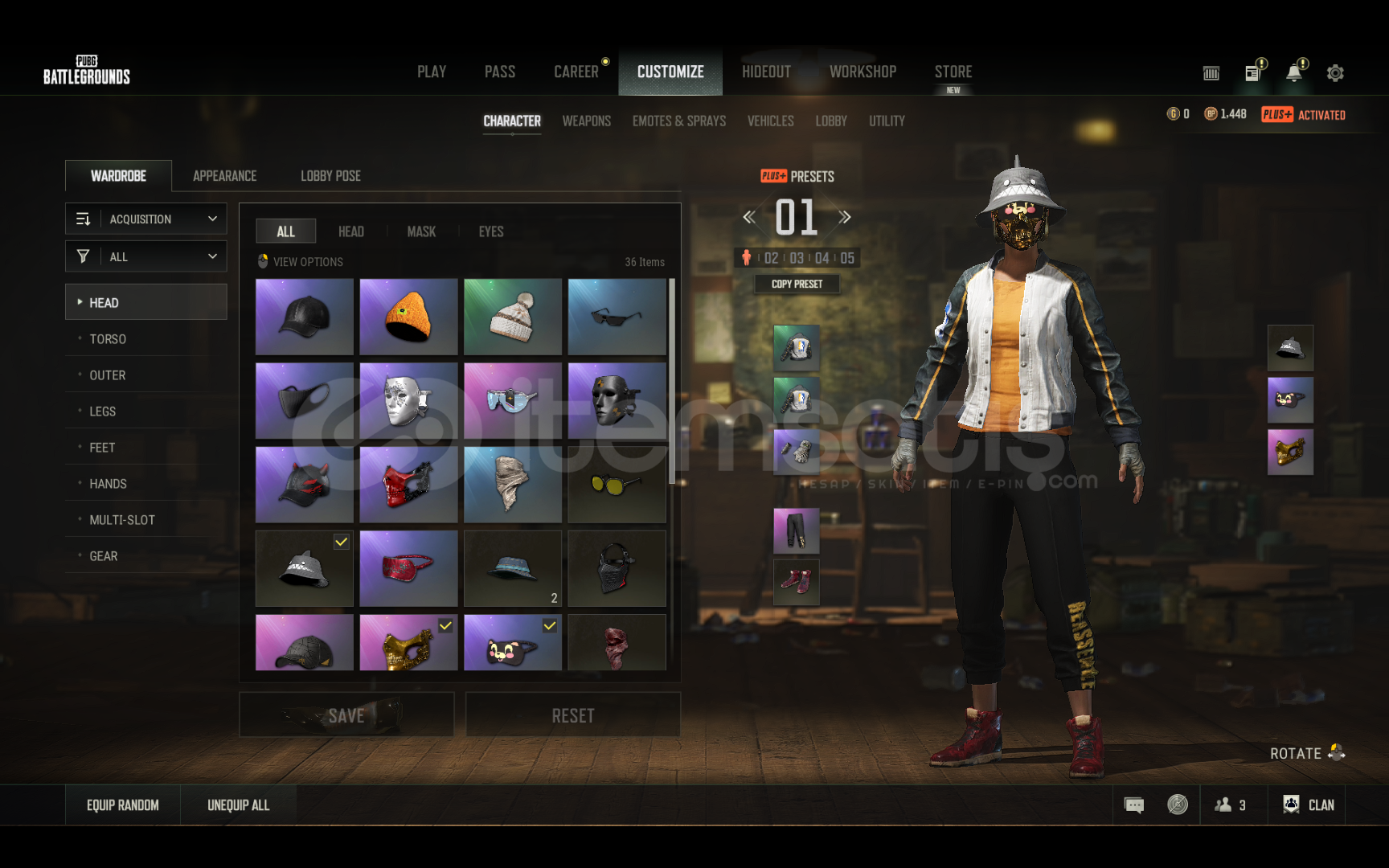Open the Appearance tab
Viewport: 1389px width, 868px height.
tap(224, 176)
